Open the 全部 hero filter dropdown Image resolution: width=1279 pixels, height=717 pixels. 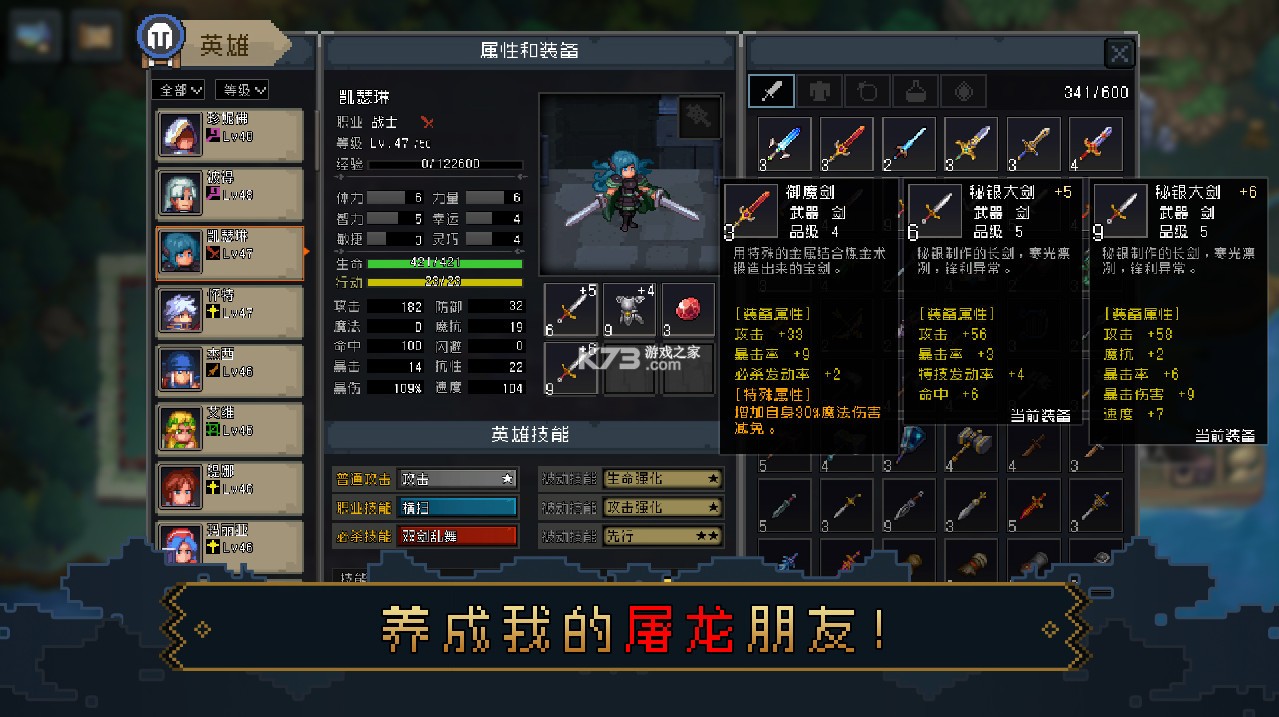179,90
